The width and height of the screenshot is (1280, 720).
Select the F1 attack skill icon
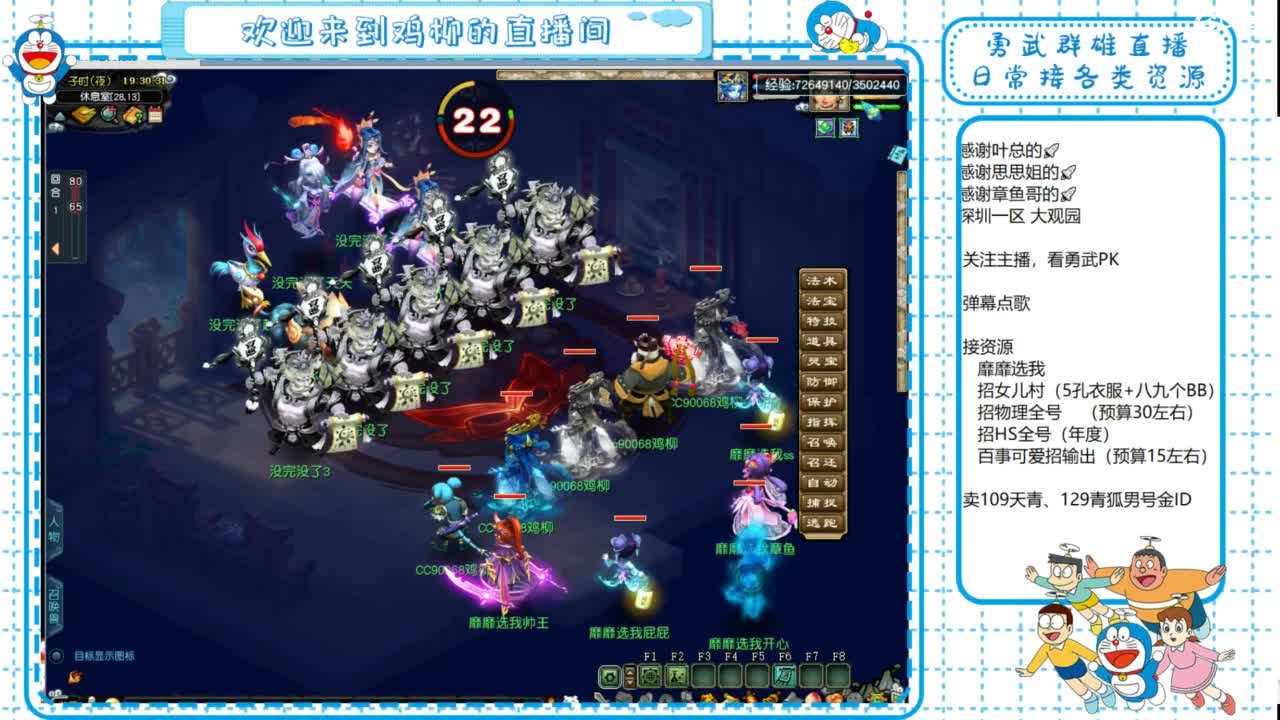(650, 676)
